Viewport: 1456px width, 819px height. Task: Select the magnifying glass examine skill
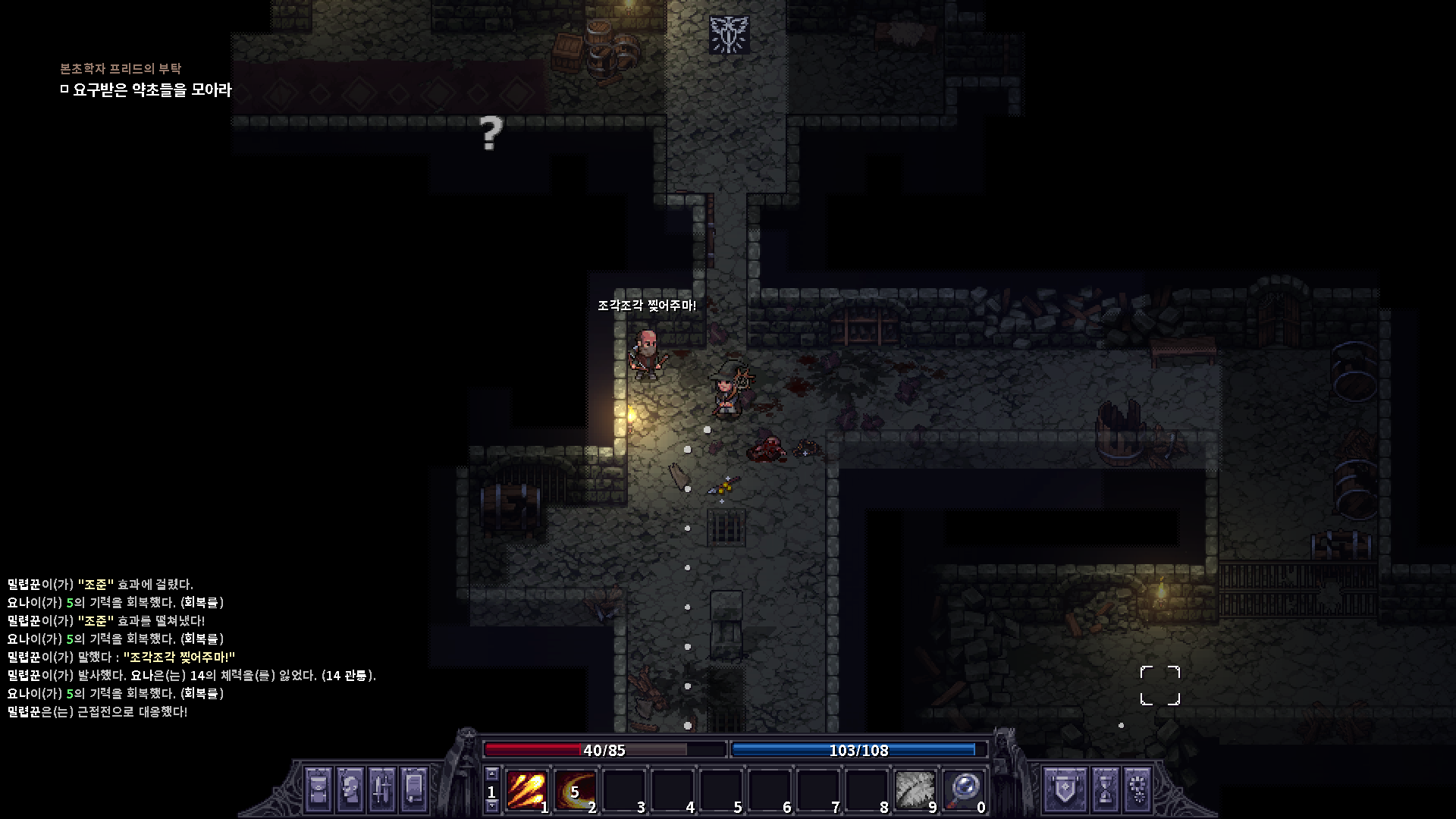click(963, 790)
